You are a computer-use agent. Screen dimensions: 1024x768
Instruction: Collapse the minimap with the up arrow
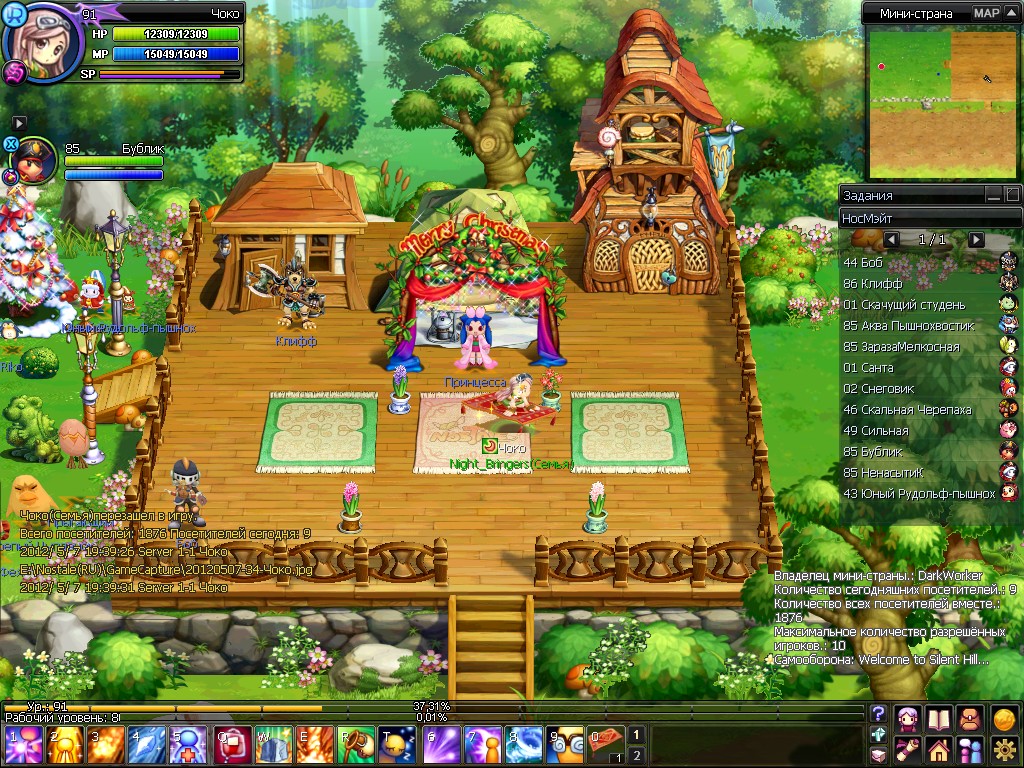[1011, 13]
